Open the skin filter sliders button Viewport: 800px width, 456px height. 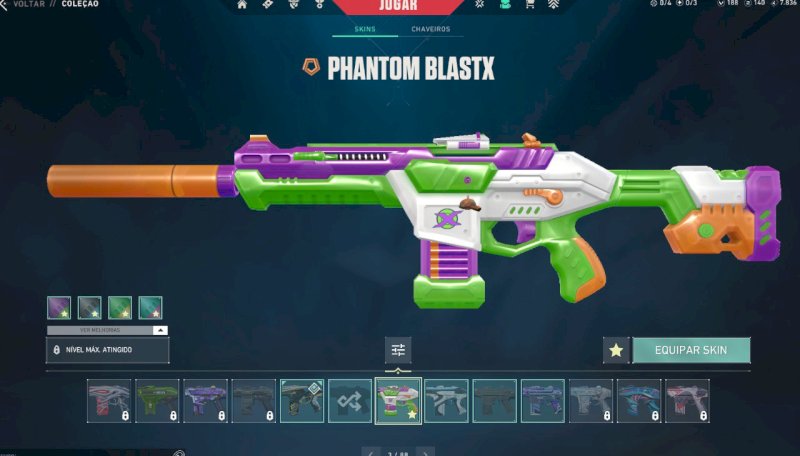tap(398, 350)
